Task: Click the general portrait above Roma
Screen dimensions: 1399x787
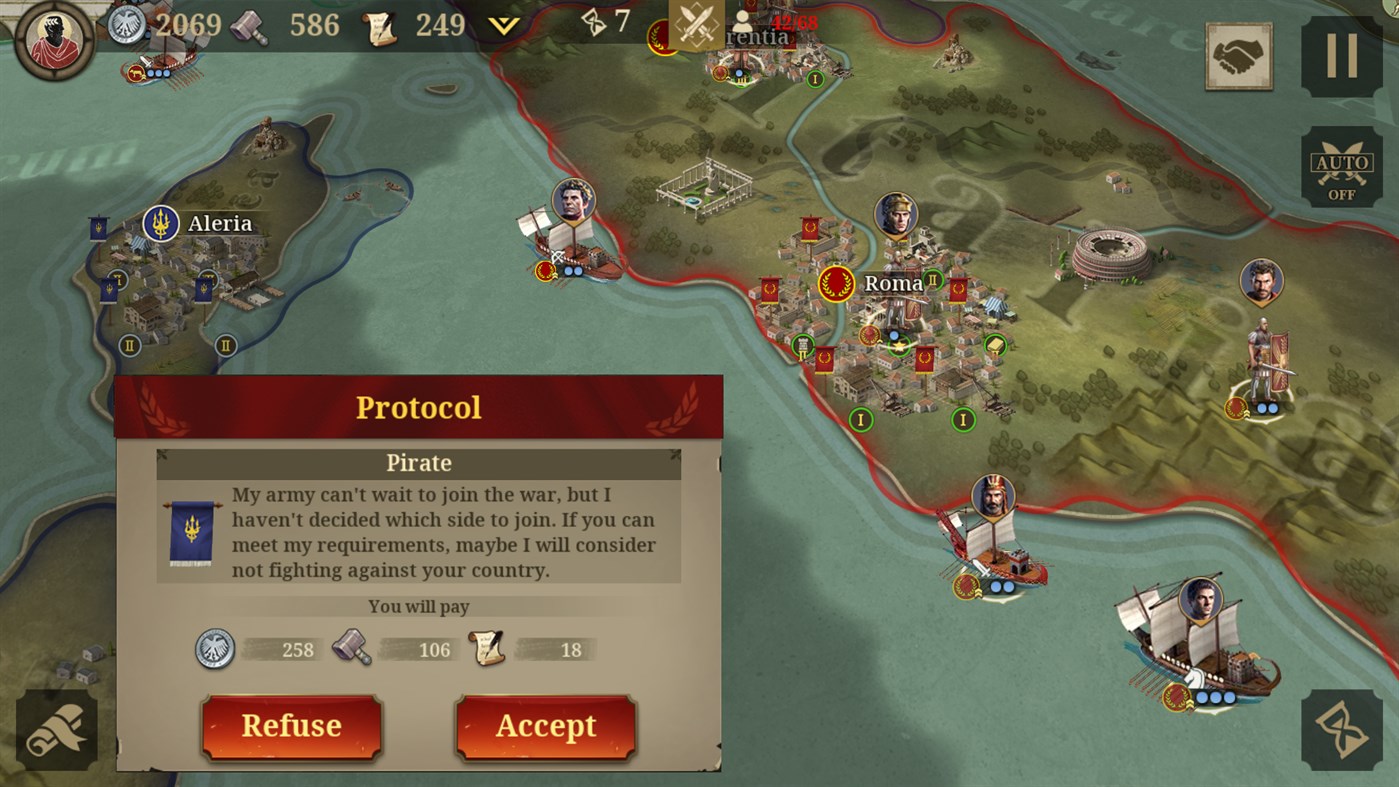Action: click(x=899, y=212)
